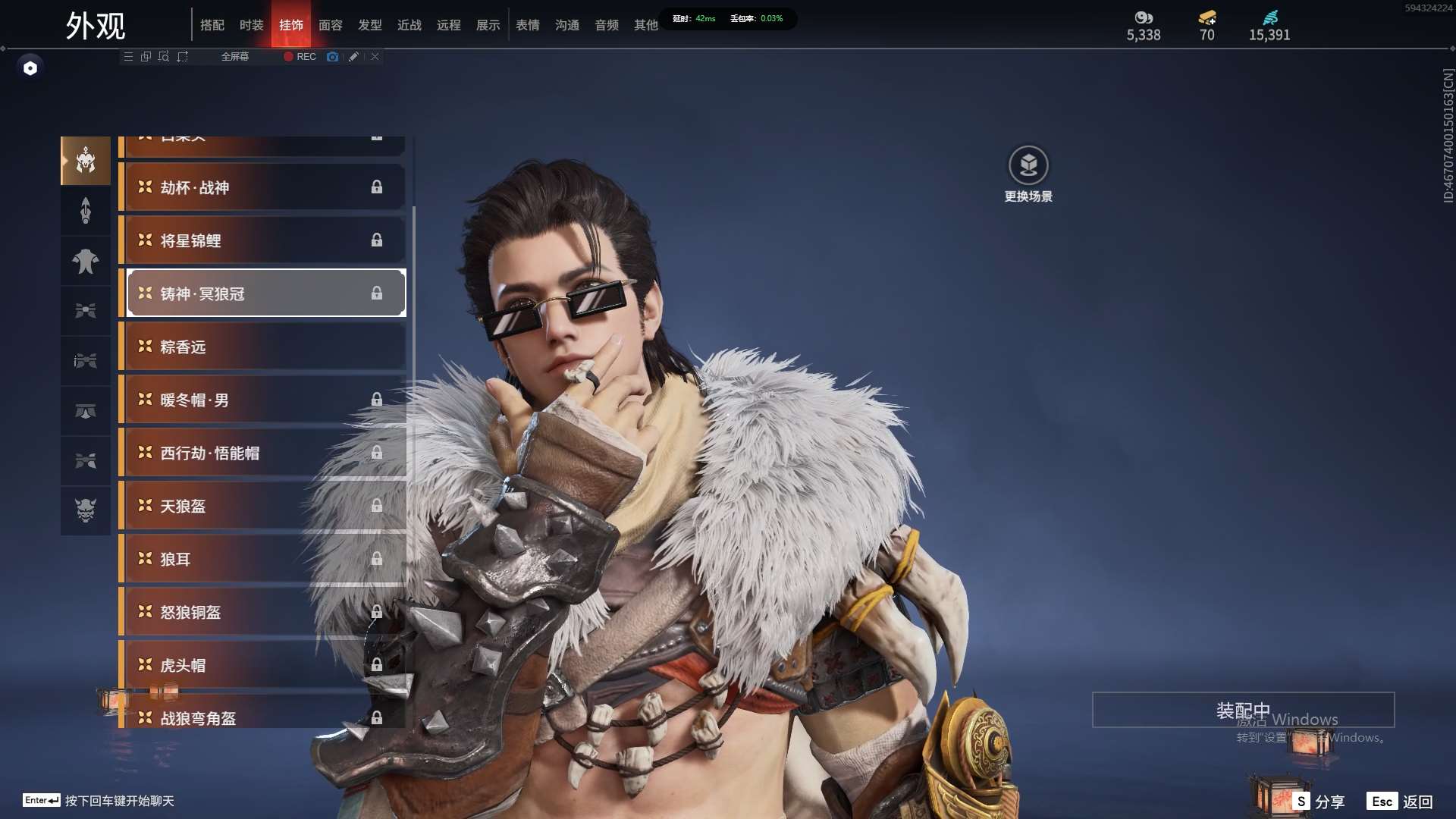The height and width of the screenshot is (819, 1456).
Task: Select the 虎头帽 item
Action: [x=262, y=665]
